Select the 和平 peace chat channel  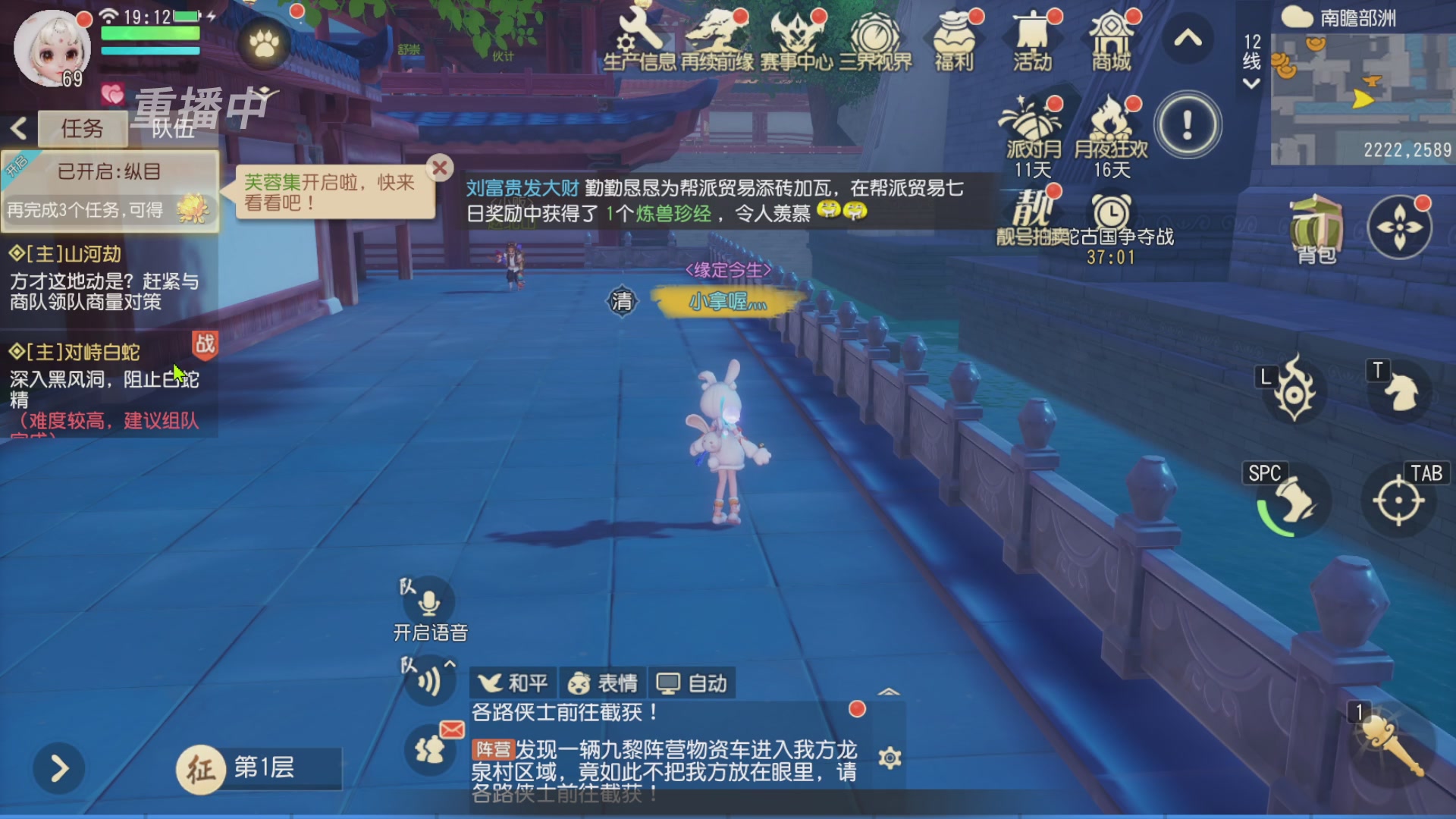pos(514,682)
